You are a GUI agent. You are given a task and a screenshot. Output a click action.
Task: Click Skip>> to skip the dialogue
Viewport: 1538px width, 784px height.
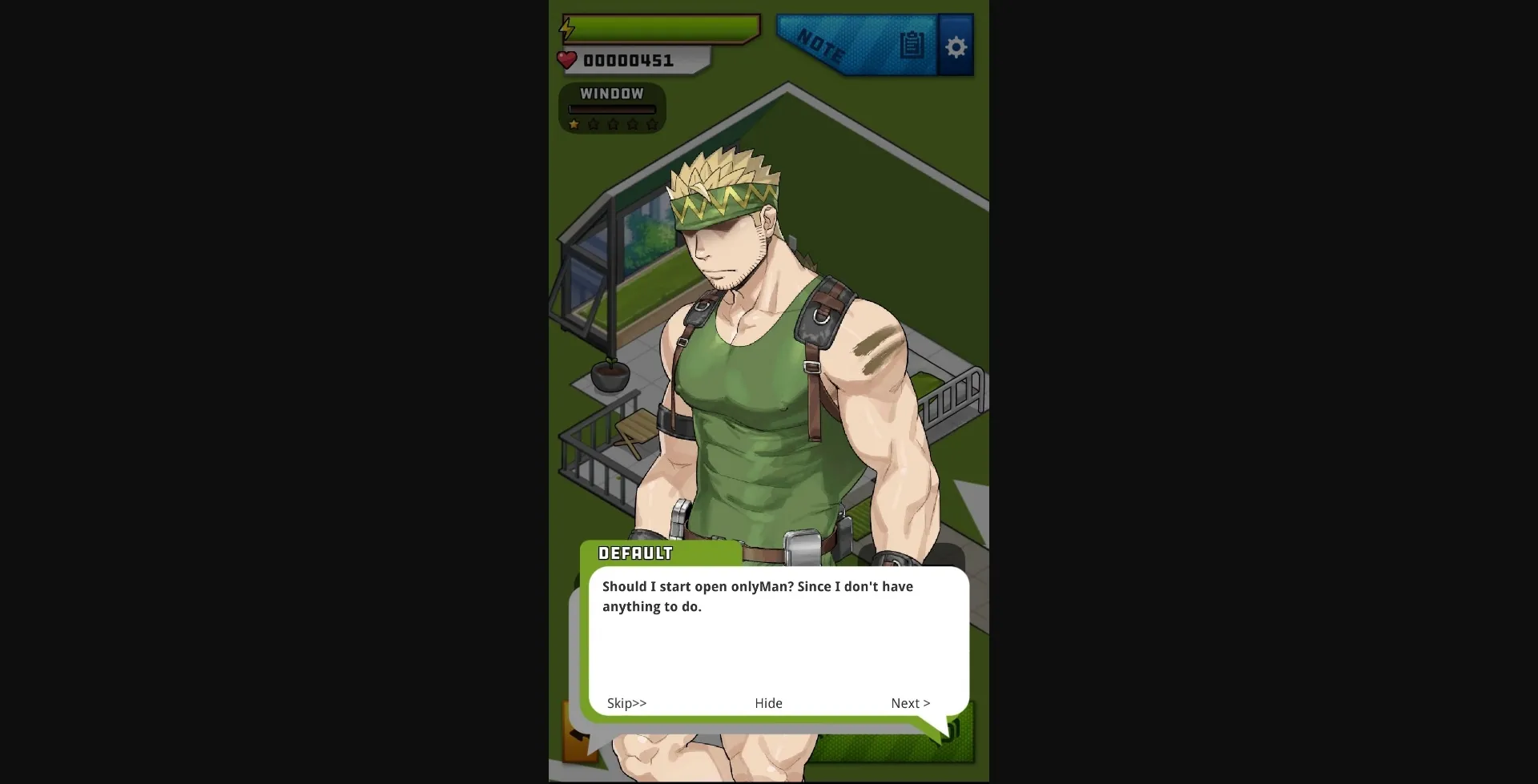click(x=626, y=703)
